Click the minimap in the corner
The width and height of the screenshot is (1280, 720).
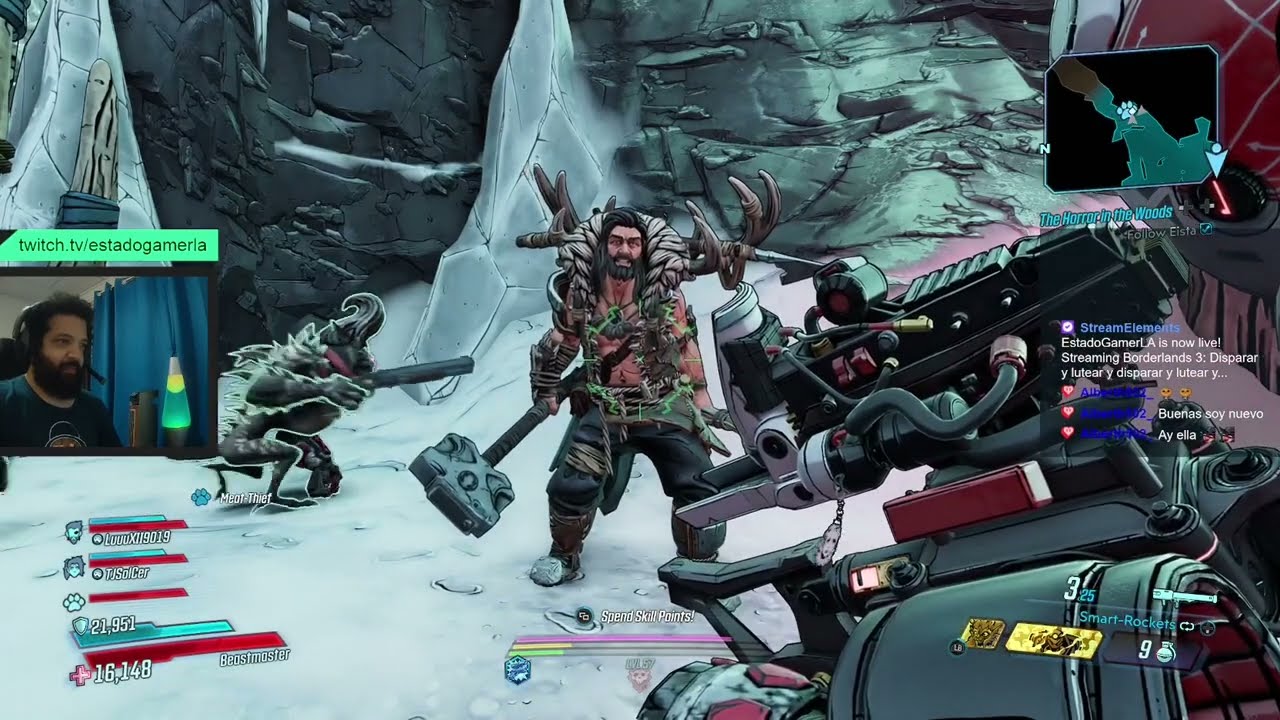point(1130,118)
